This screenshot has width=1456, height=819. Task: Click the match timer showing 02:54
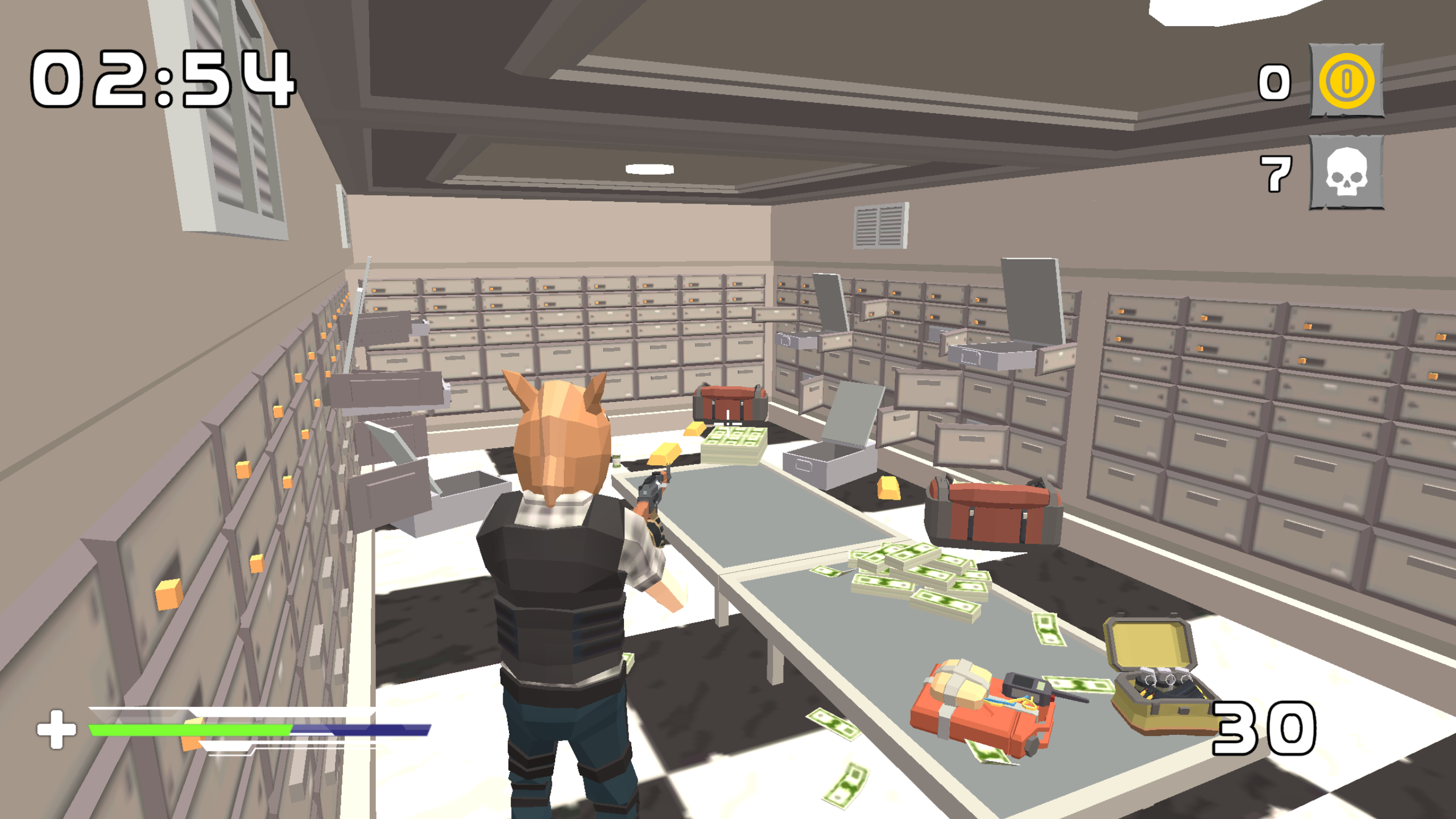click(159, 80)
